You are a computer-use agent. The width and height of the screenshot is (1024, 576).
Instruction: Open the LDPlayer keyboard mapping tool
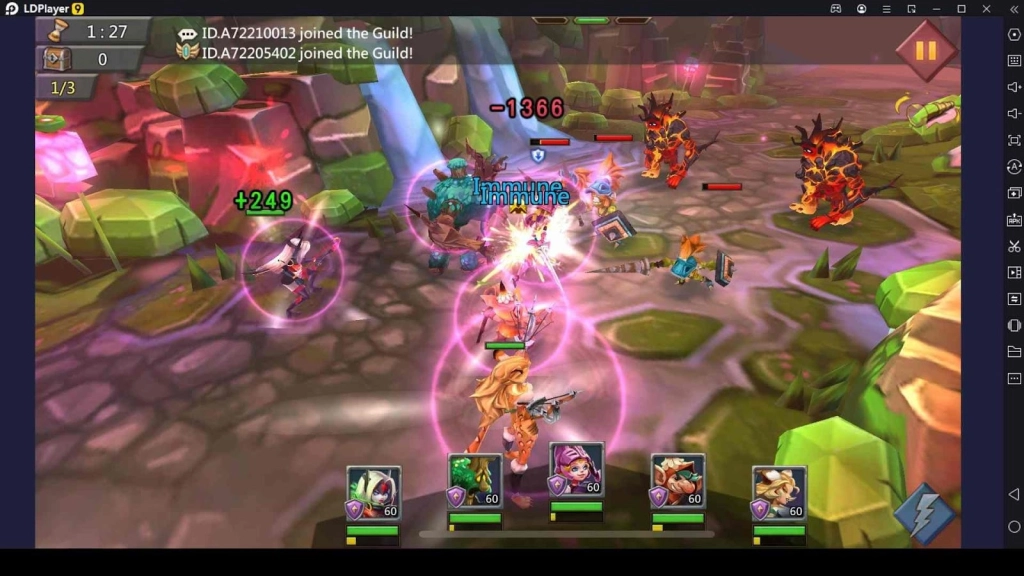click(x=1014, y=61)
